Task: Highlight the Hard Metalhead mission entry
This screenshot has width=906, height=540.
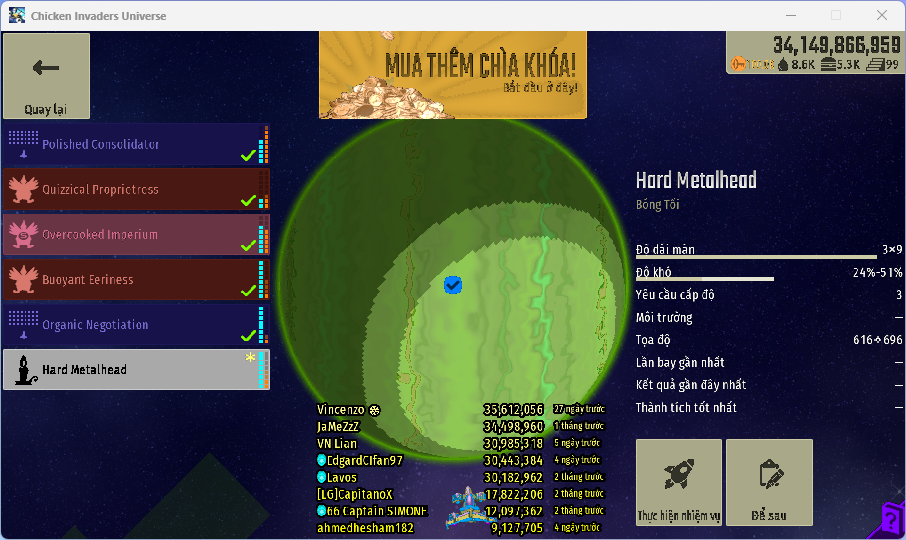Action: coord(136,369)
